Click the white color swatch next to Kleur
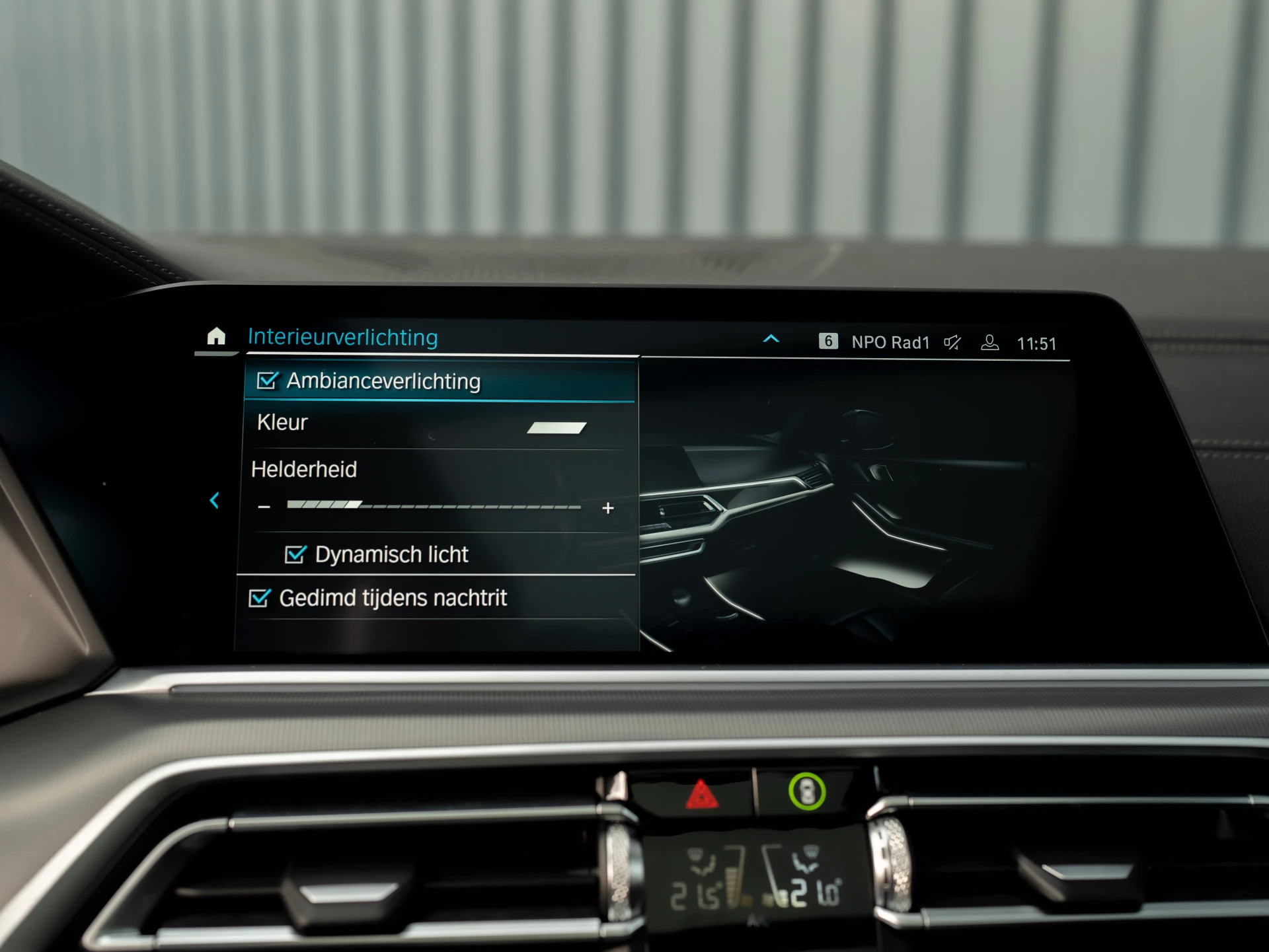This screenshot has height=952, width=1269. 556,427
